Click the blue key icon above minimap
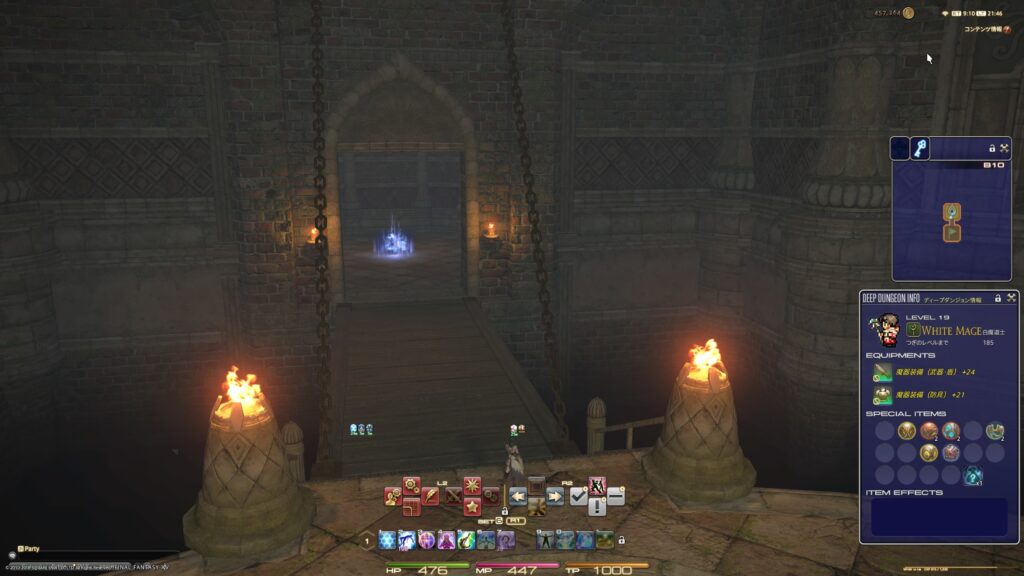This screenshot has height=576, width=1024. tap(920, 148)
